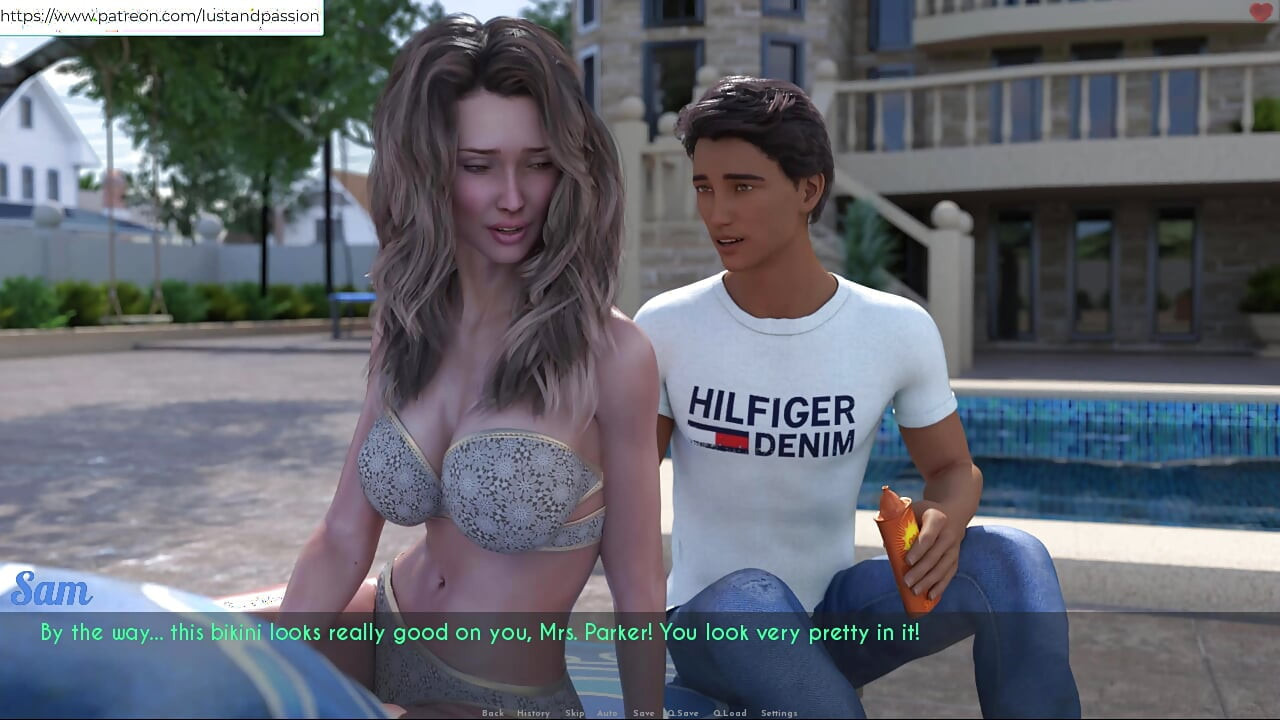
Task: Open the Save game screen
Action: [644, 713]
